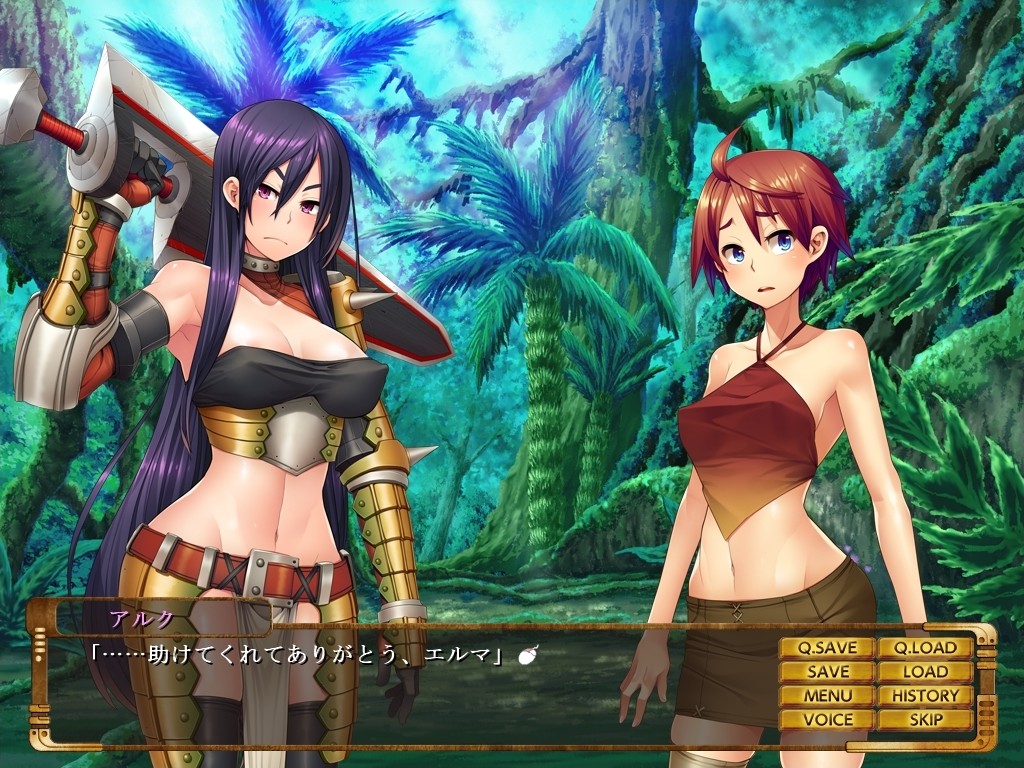Quick load with the Q.LOAD button
Image resolution: width=1024 pixels, height=768 pixels.
point(925,648)
